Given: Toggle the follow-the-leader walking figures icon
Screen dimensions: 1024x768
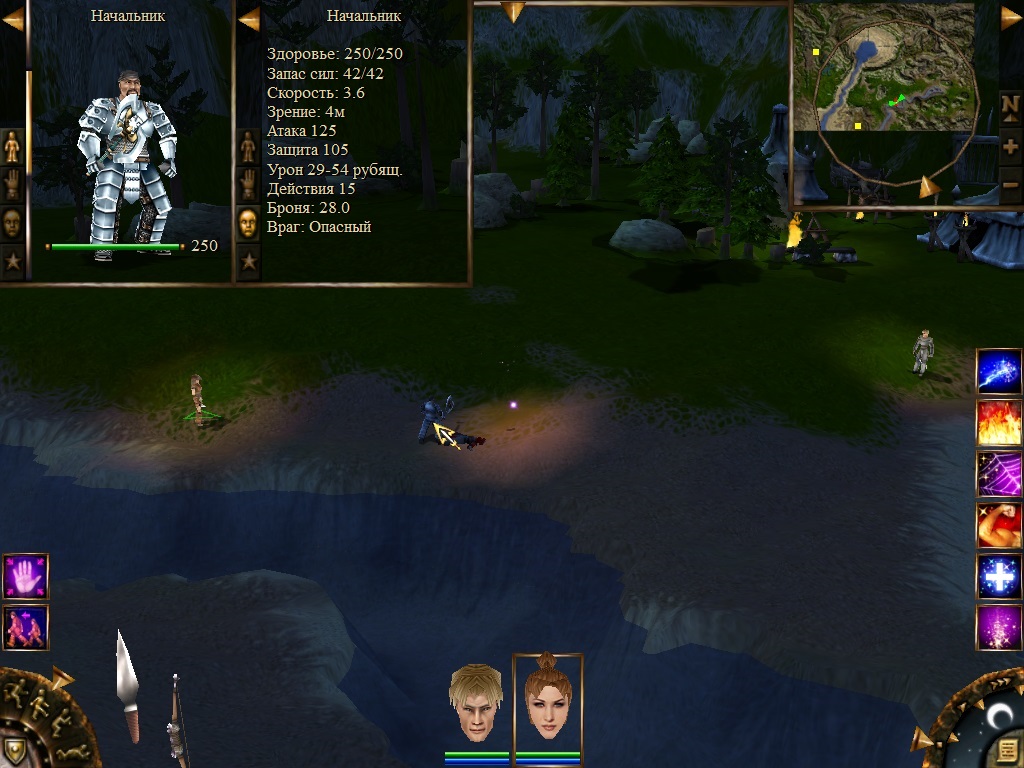Looking at the screenshot, I should (x=25, y=627).
